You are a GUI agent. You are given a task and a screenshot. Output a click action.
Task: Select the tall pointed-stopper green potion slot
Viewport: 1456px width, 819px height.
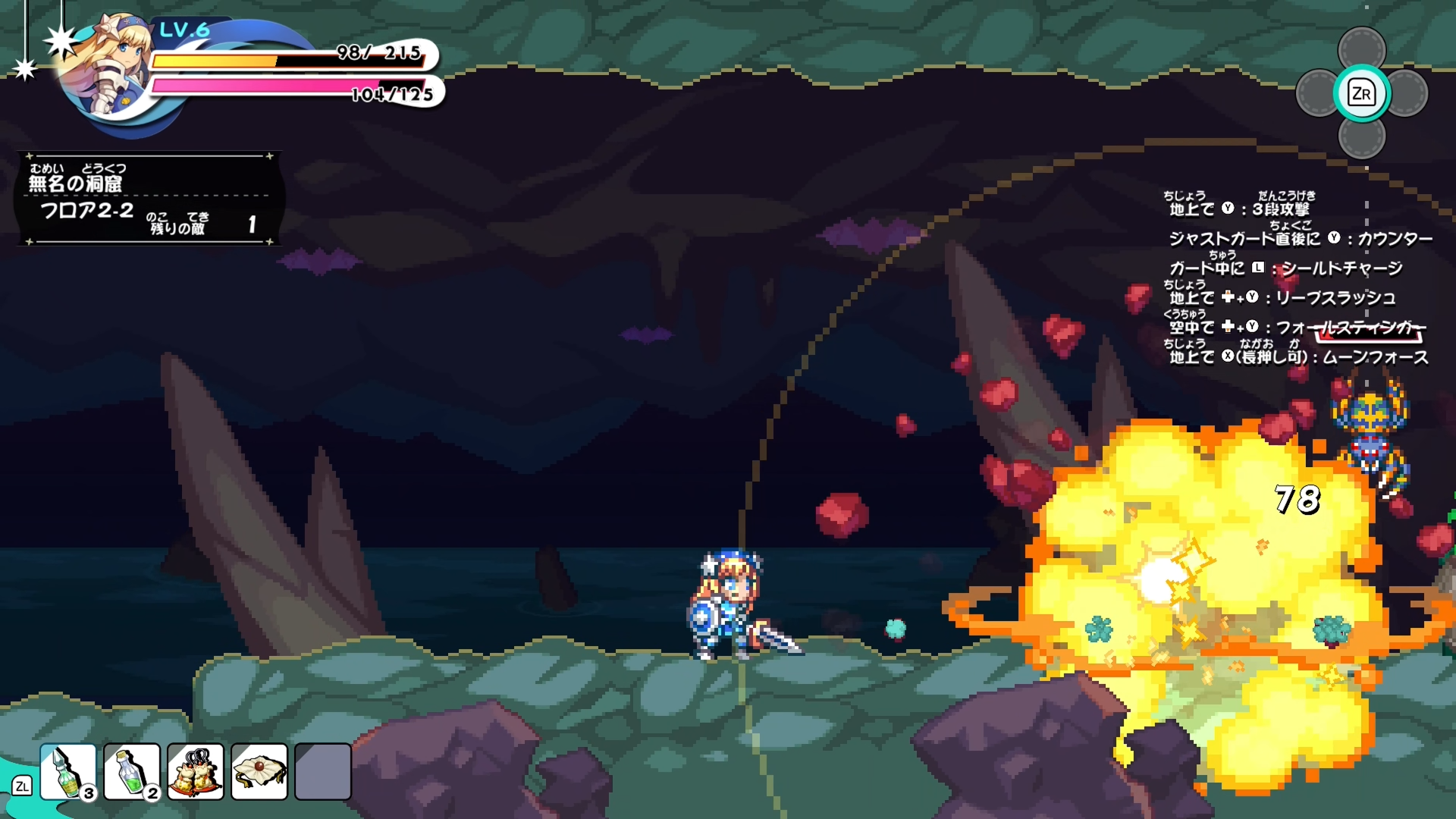tap(68, 772)
